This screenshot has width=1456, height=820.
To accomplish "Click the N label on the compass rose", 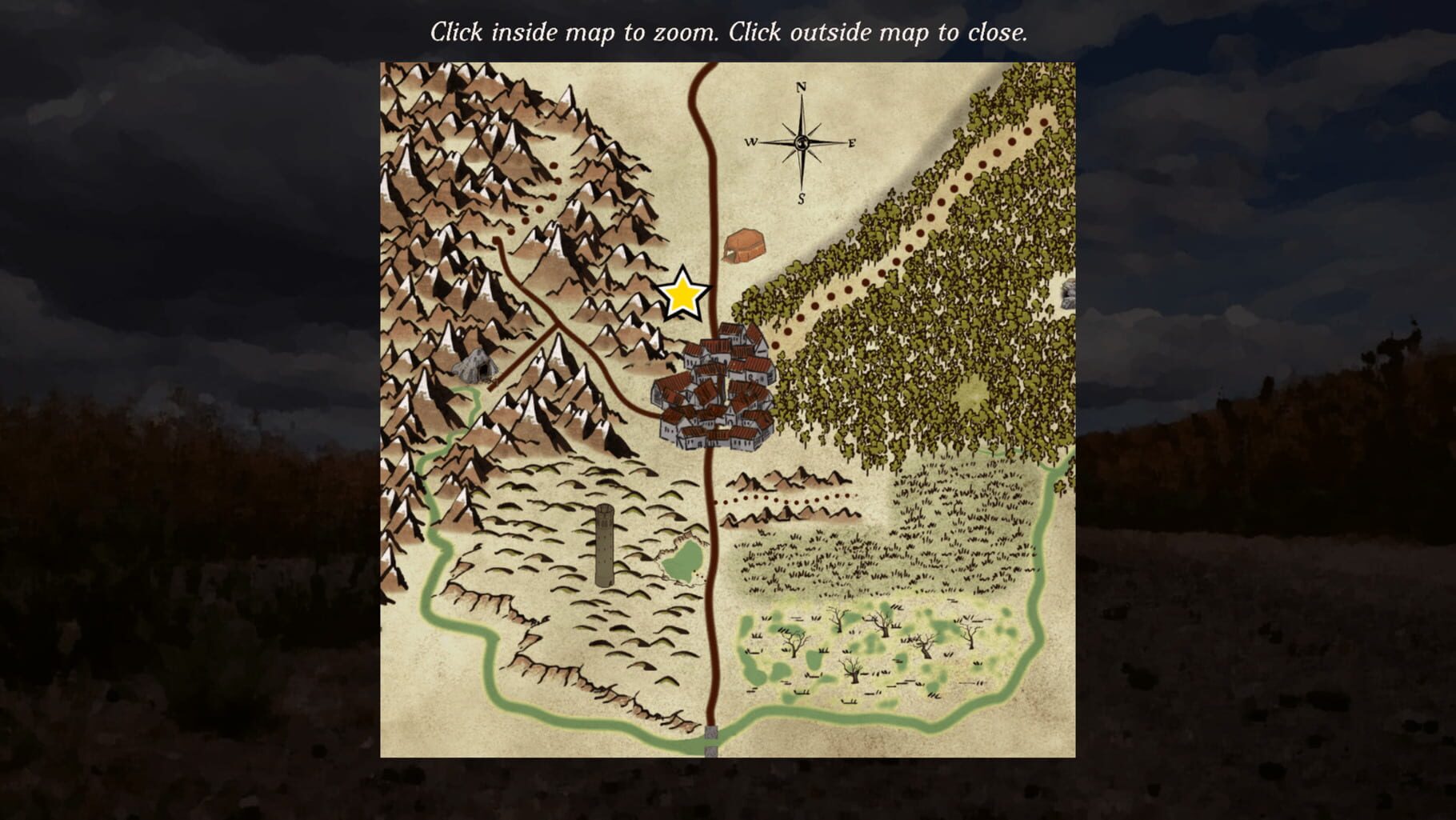I will click(x=800, y=88).
